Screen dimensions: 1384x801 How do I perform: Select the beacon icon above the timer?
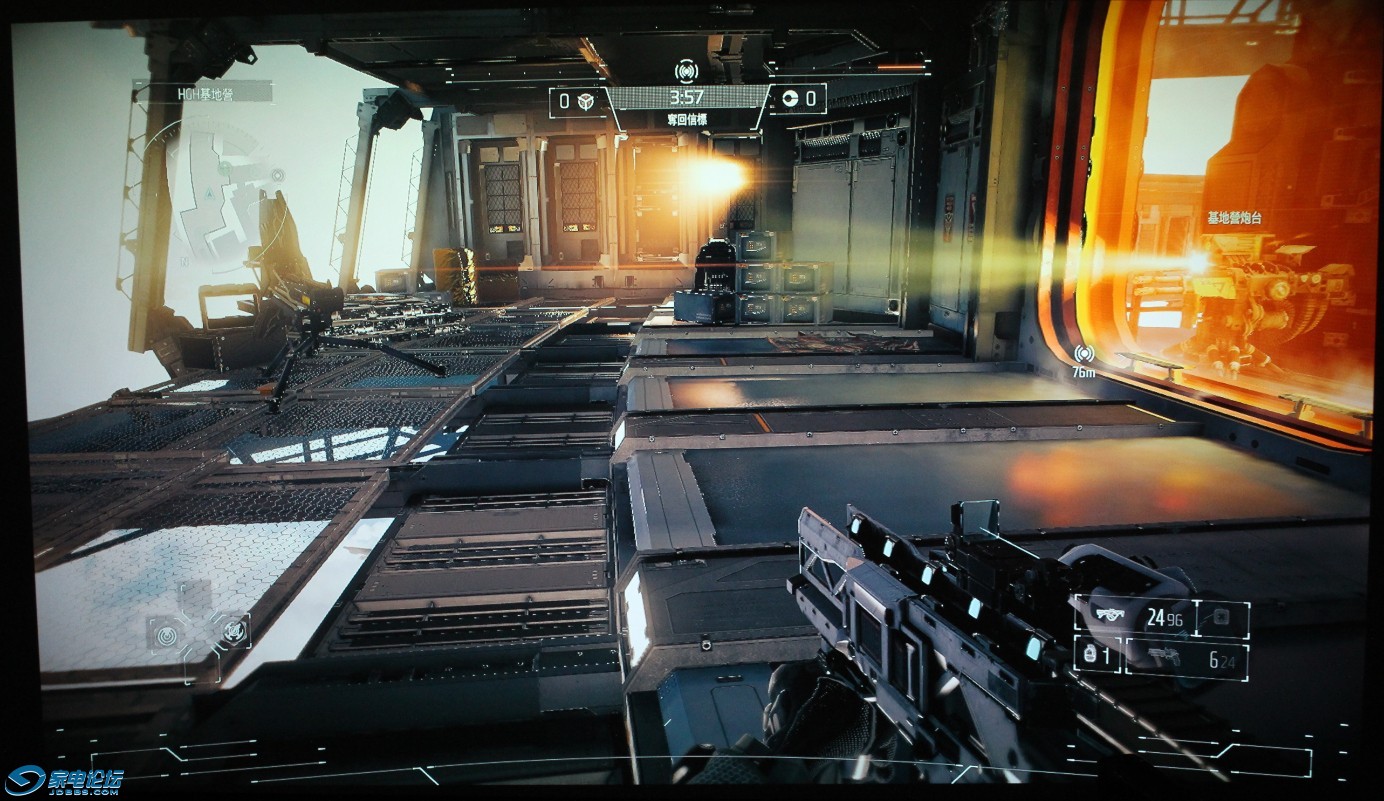click(686, 71)
